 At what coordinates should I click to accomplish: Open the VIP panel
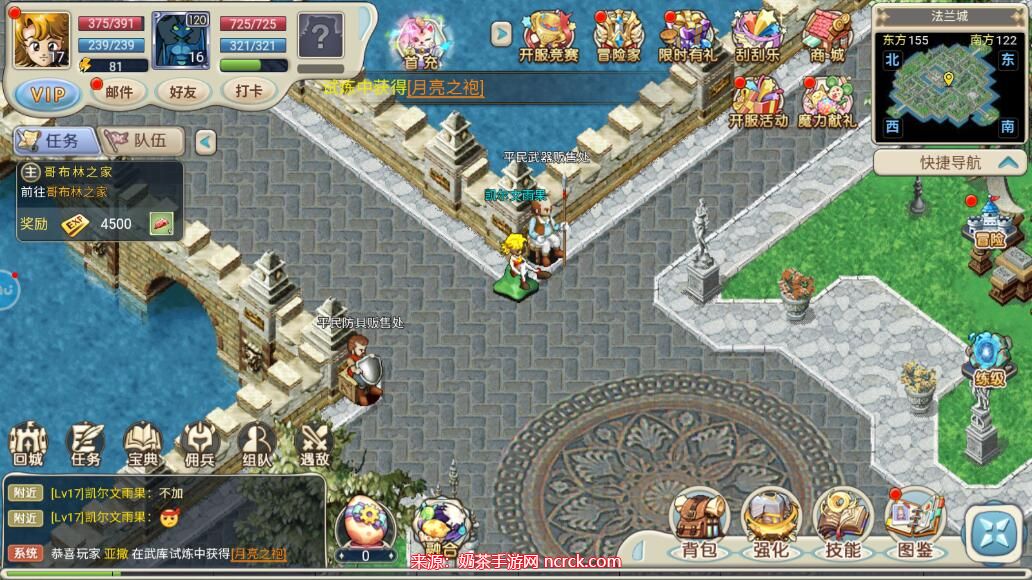click(x=47, y=94)
